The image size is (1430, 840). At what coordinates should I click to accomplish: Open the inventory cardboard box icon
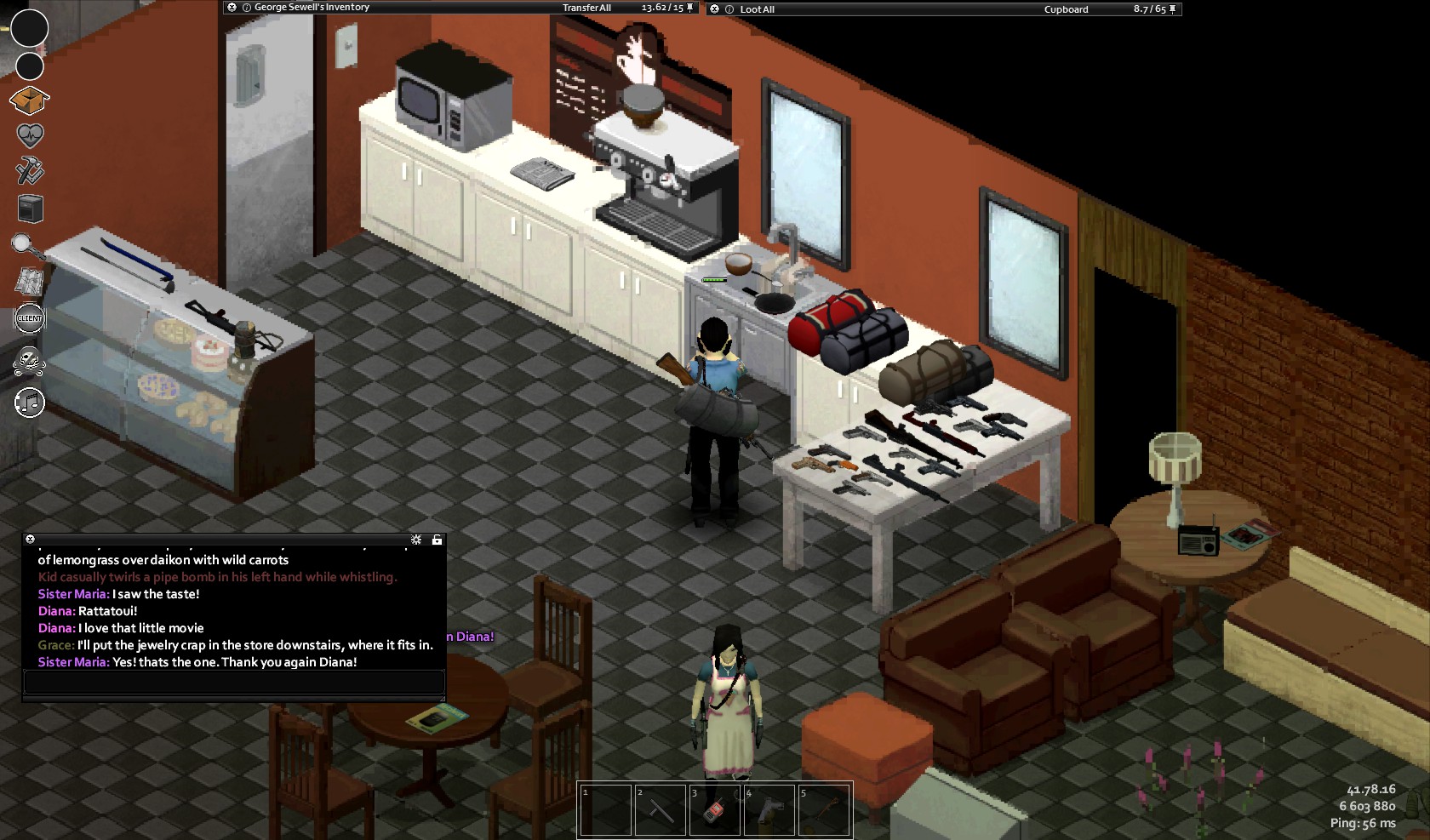coord(29,100)
